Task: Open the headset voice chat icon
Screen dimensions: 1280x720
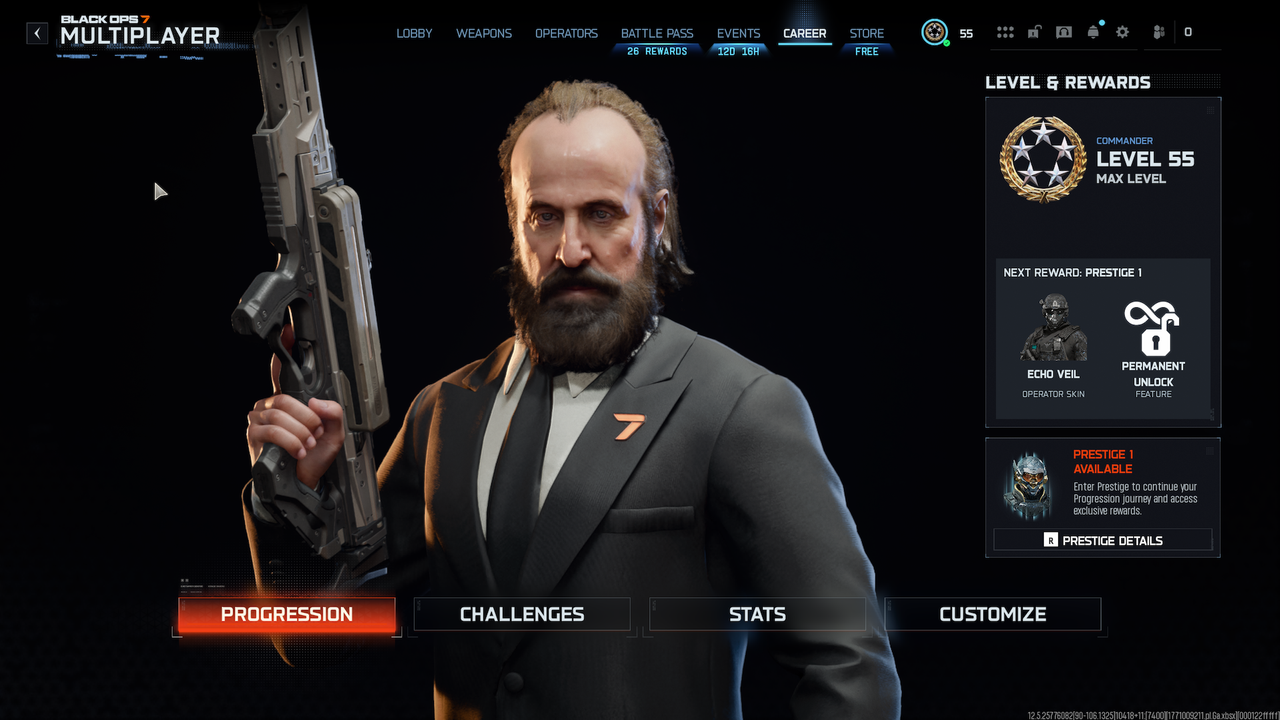Action: coord(1064,32)
